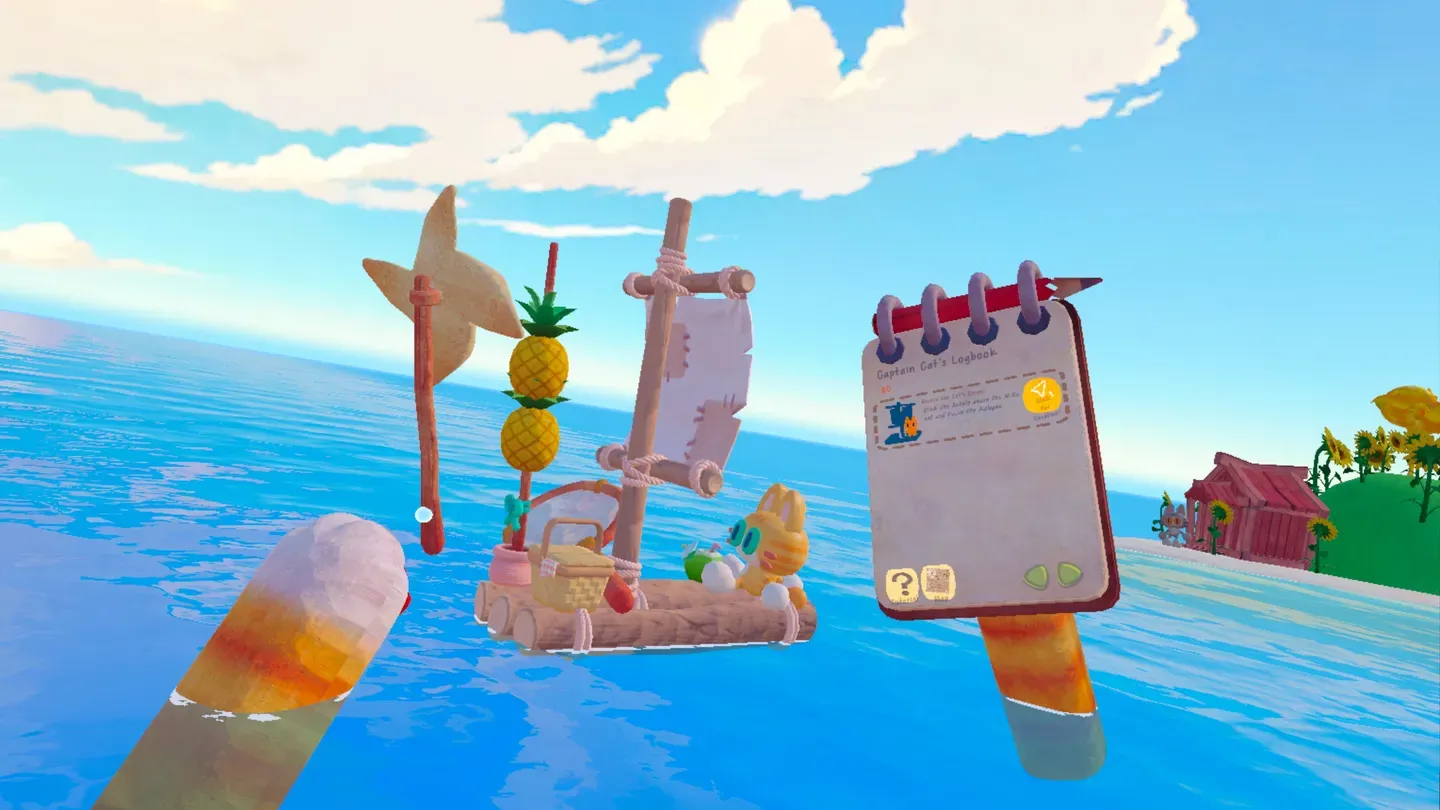The height and width of the screenshot is (810, 1440).
Task: Click the yellow paper-plane button in the logbook
Action: [1040, 394]
